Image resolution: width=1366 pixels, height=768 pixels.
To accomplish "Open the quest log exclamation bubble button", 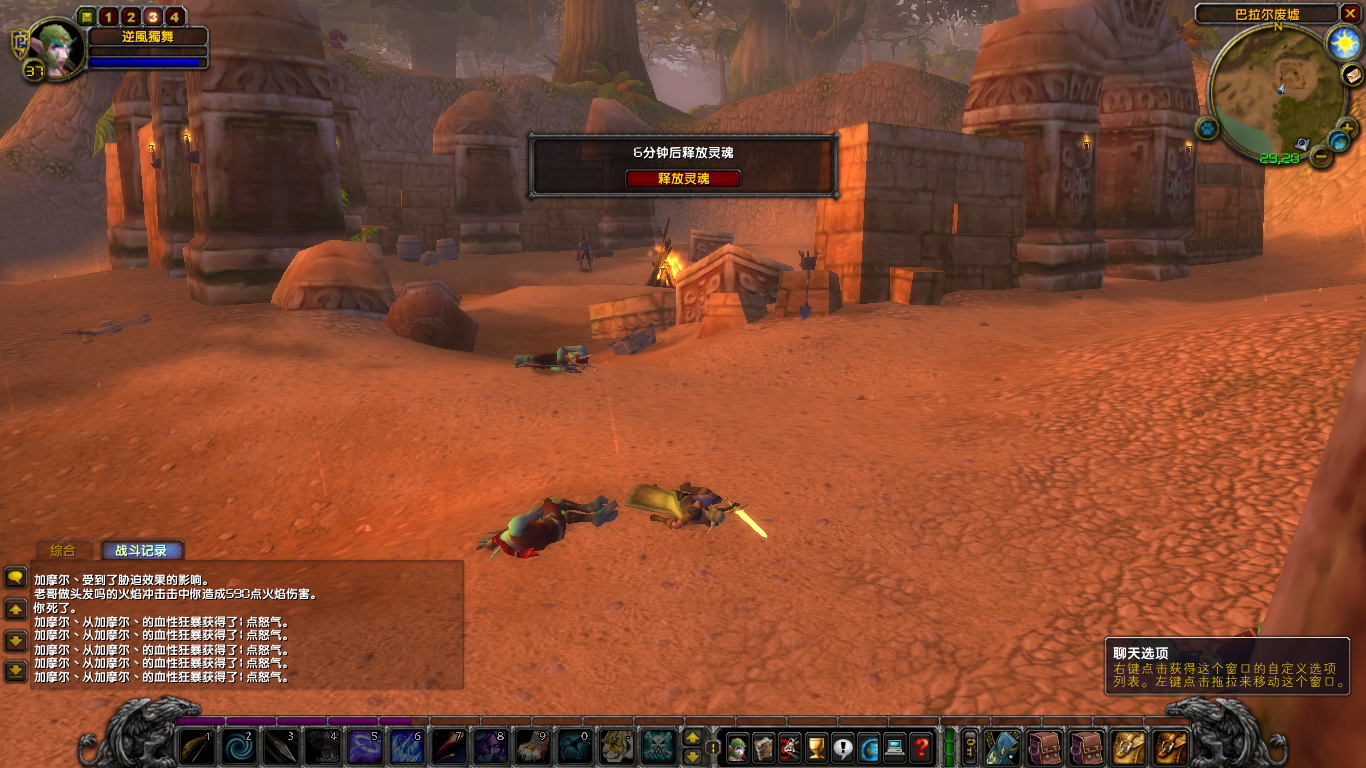I will coord(842,747).
